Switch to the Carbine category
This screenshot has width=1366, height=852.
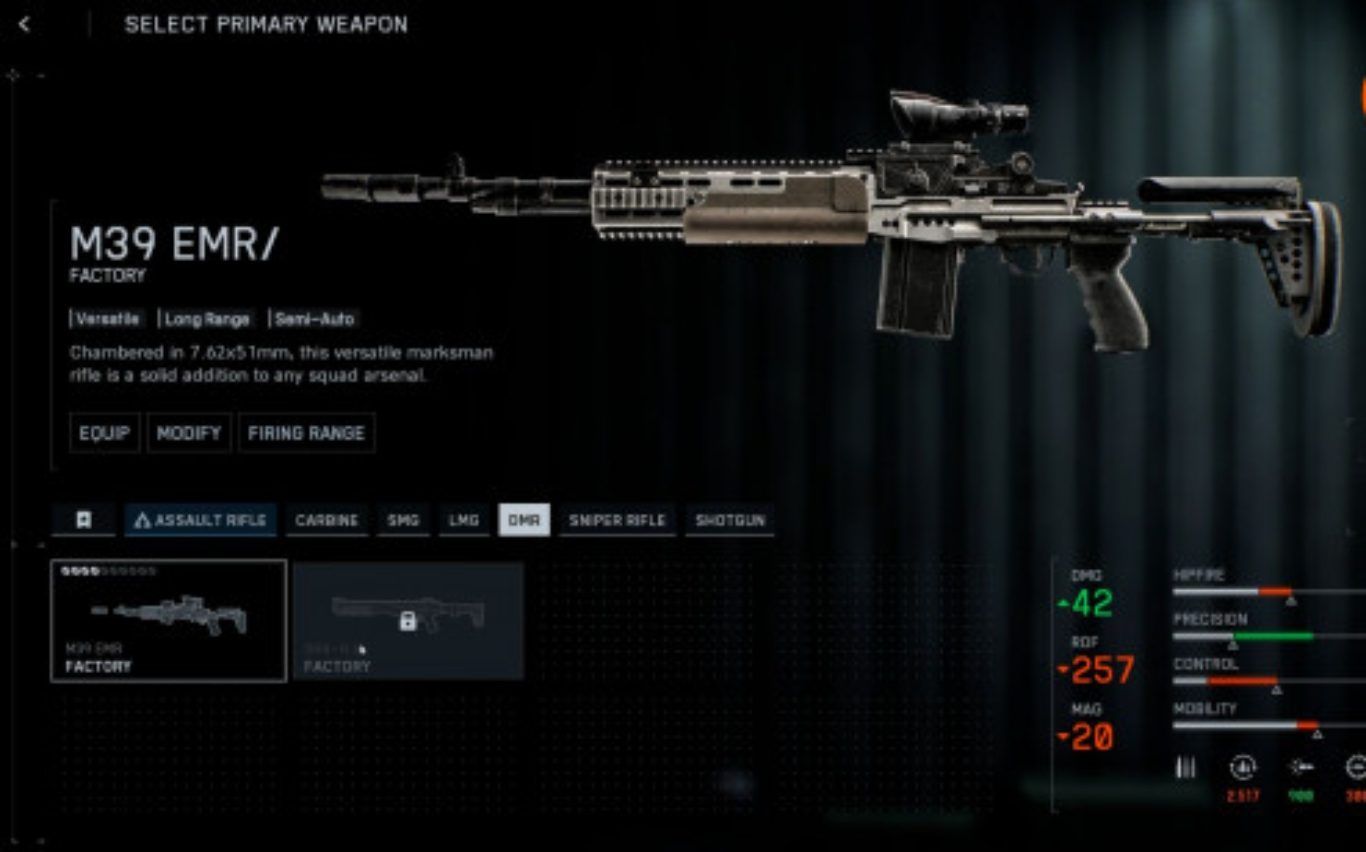(x=327, y=520)
